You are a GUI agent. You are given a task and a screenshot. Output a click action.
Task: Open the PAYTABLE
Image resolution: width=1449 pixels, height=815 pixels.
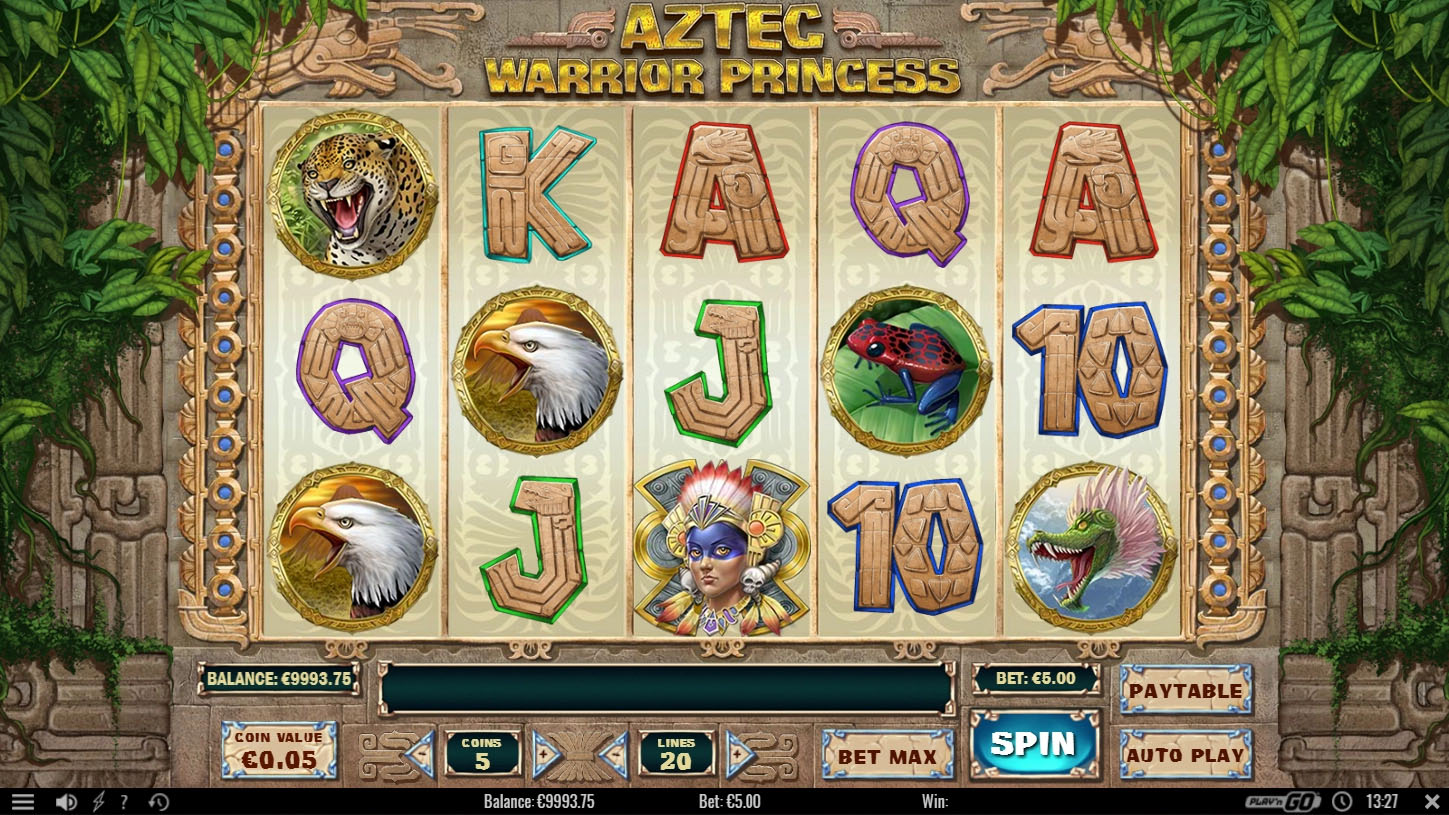coord(1186,691)
